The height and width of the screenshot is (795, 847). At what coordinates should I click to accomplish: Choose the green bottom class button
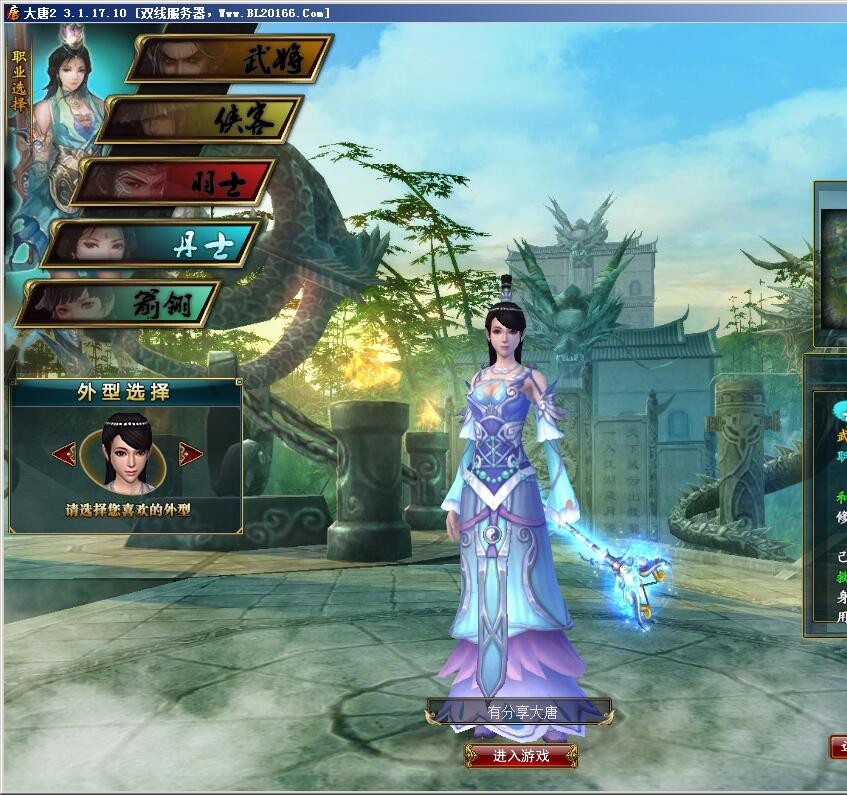119,303
